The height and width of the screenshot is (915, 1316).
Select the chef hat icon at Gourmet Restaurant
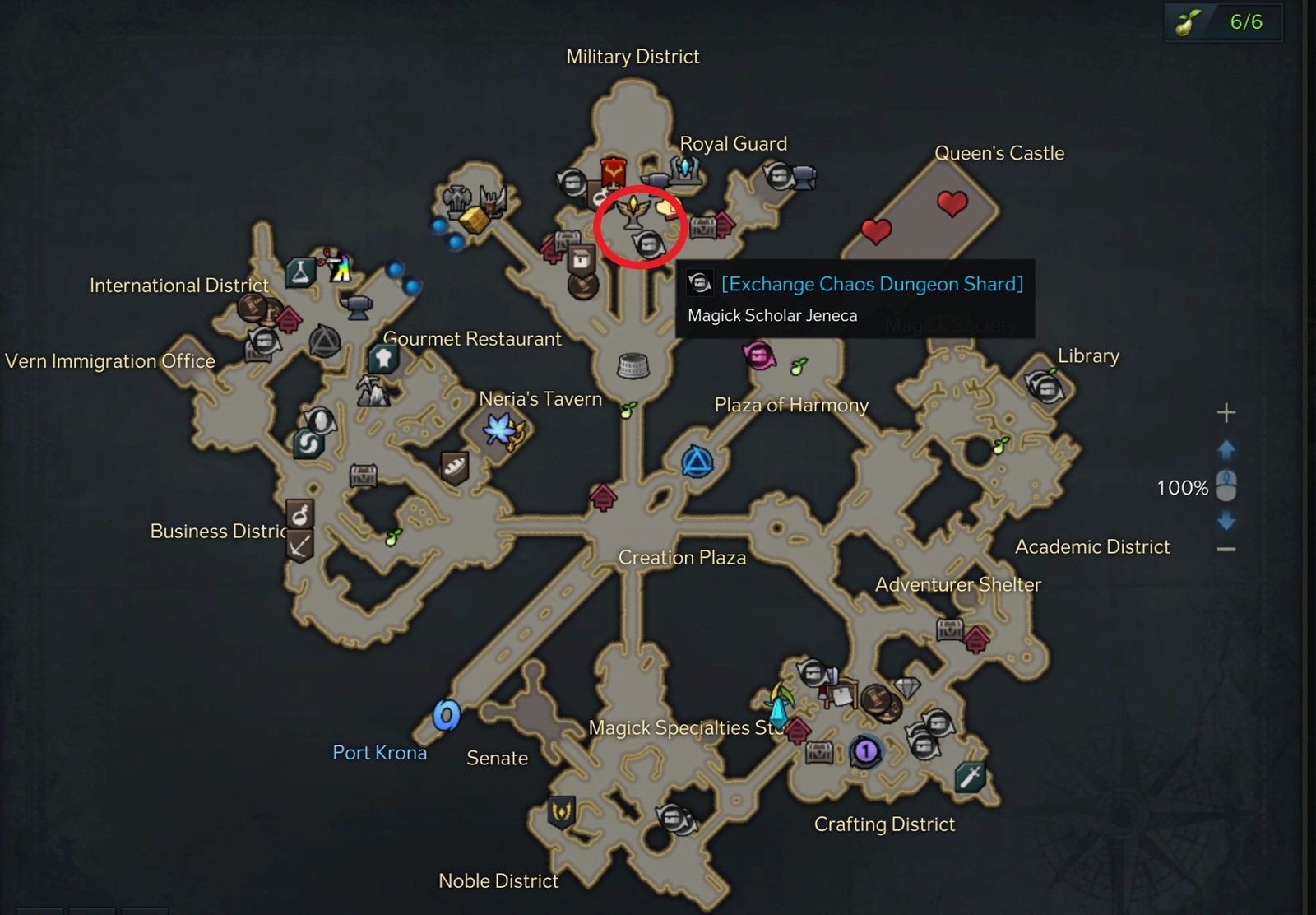point(382,358)
